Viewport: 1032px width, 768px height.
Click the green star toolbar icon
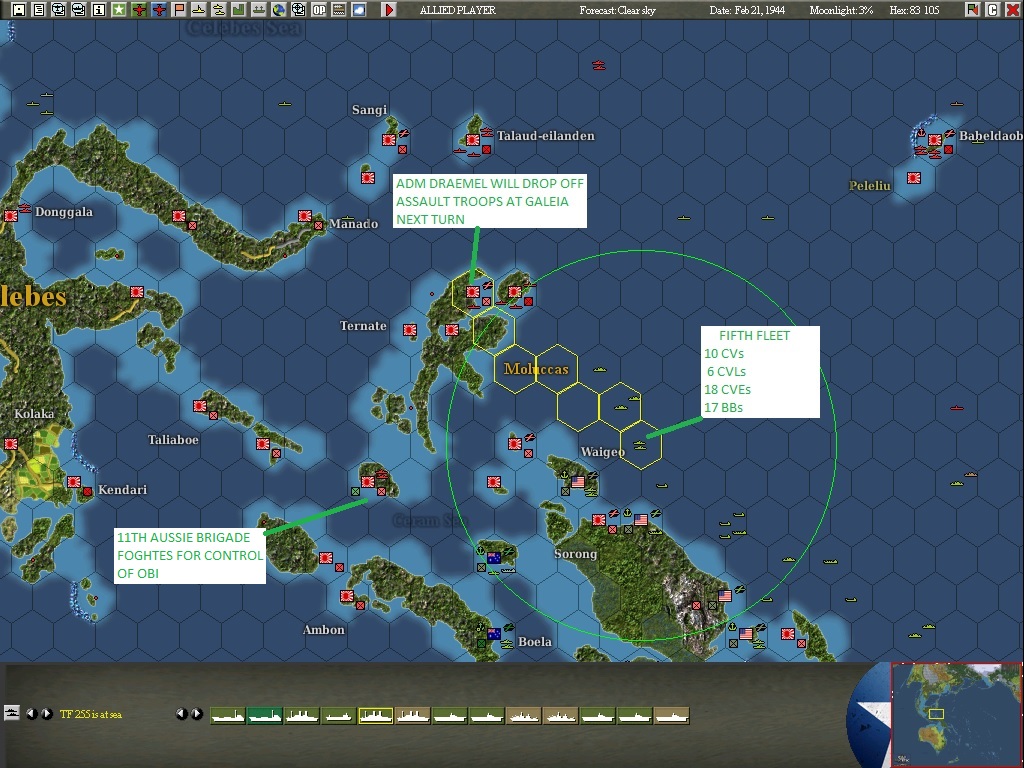pos(118,10)
